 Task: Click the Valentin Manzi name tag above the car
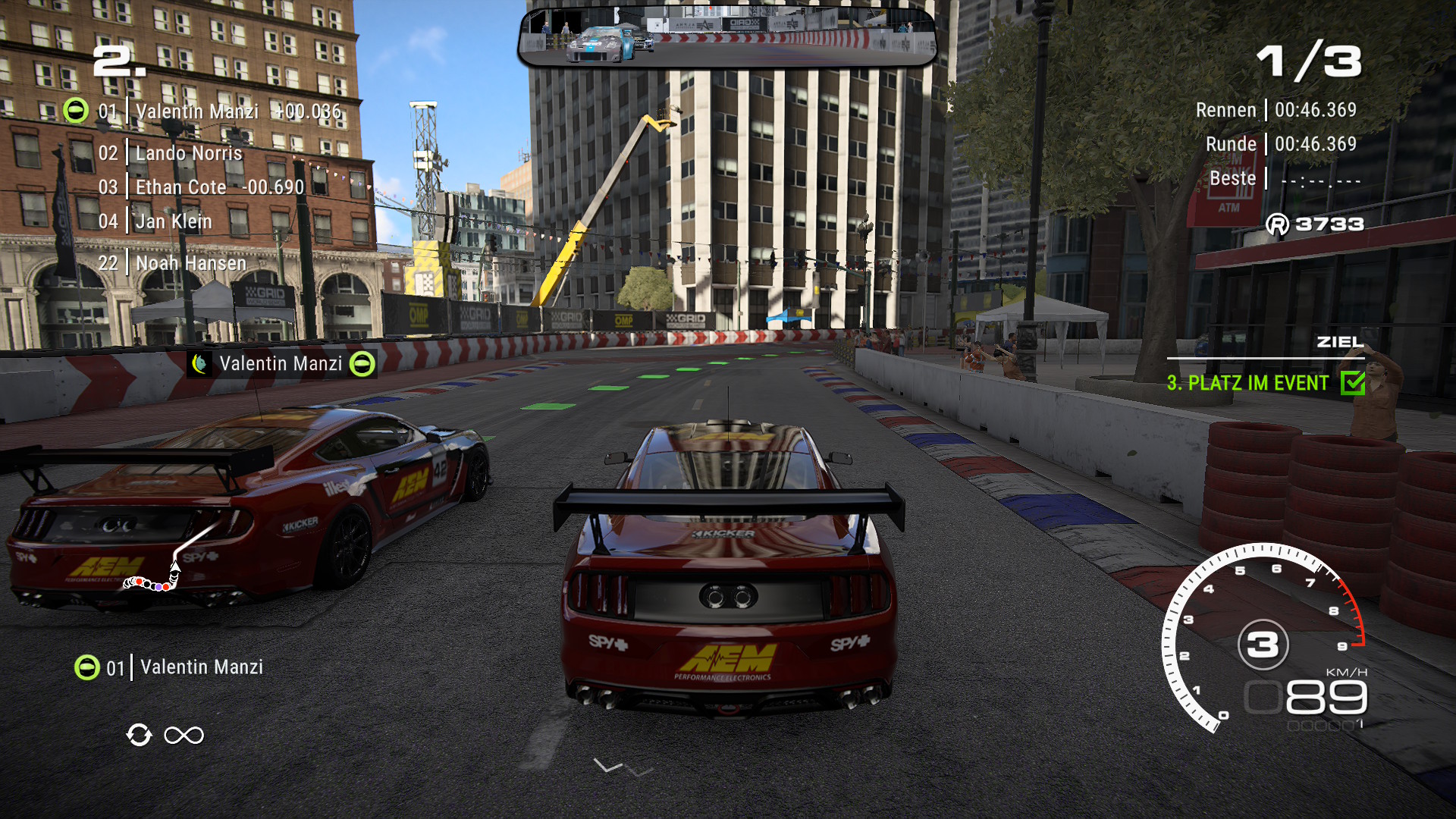tap(281, 364)
